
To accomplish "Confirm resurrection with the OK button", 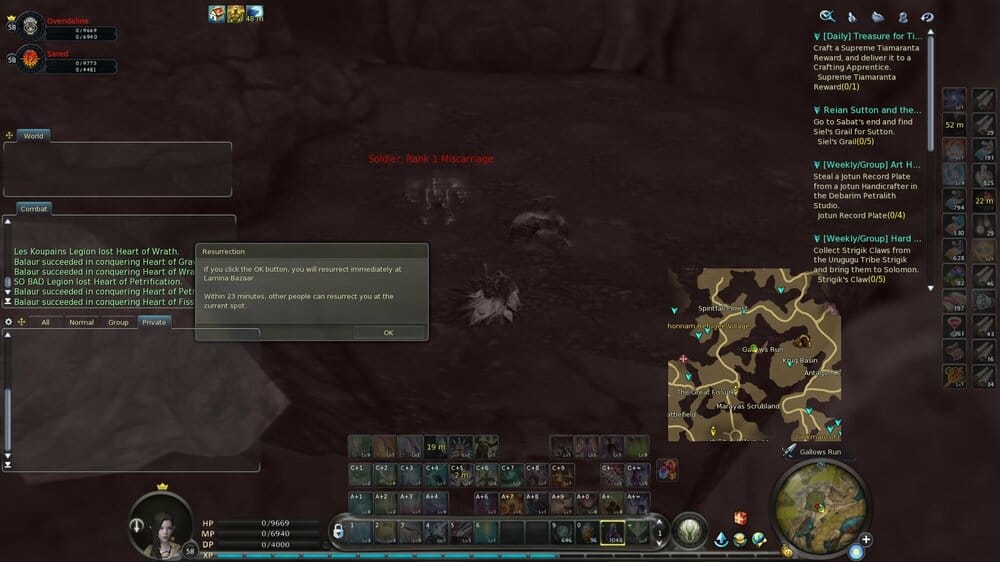I will (388, 332).
